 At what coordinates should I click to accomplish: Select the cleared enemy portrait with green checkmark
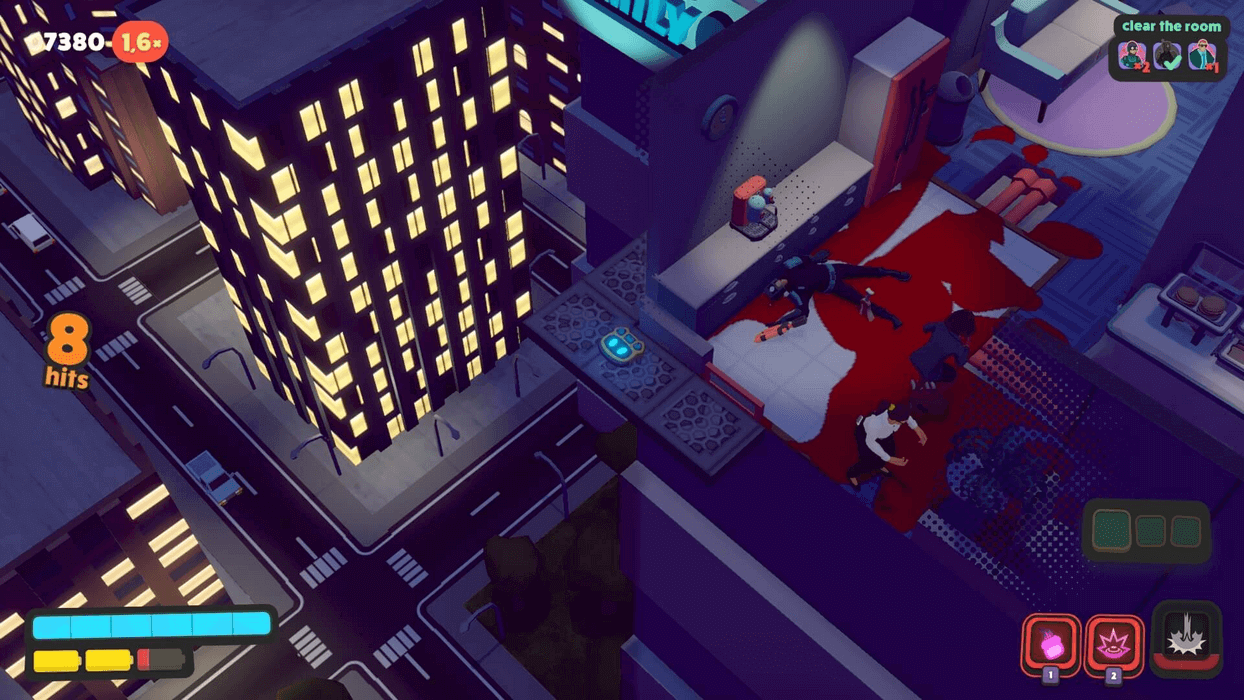[1167, 57]
